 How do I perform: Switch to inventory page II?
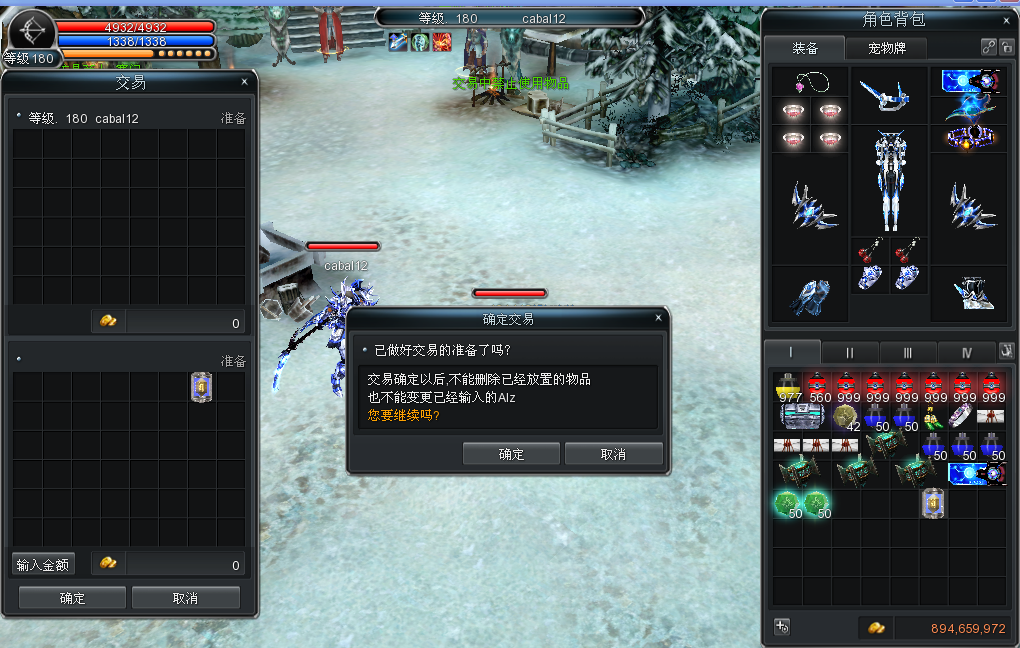pos(850,352)
